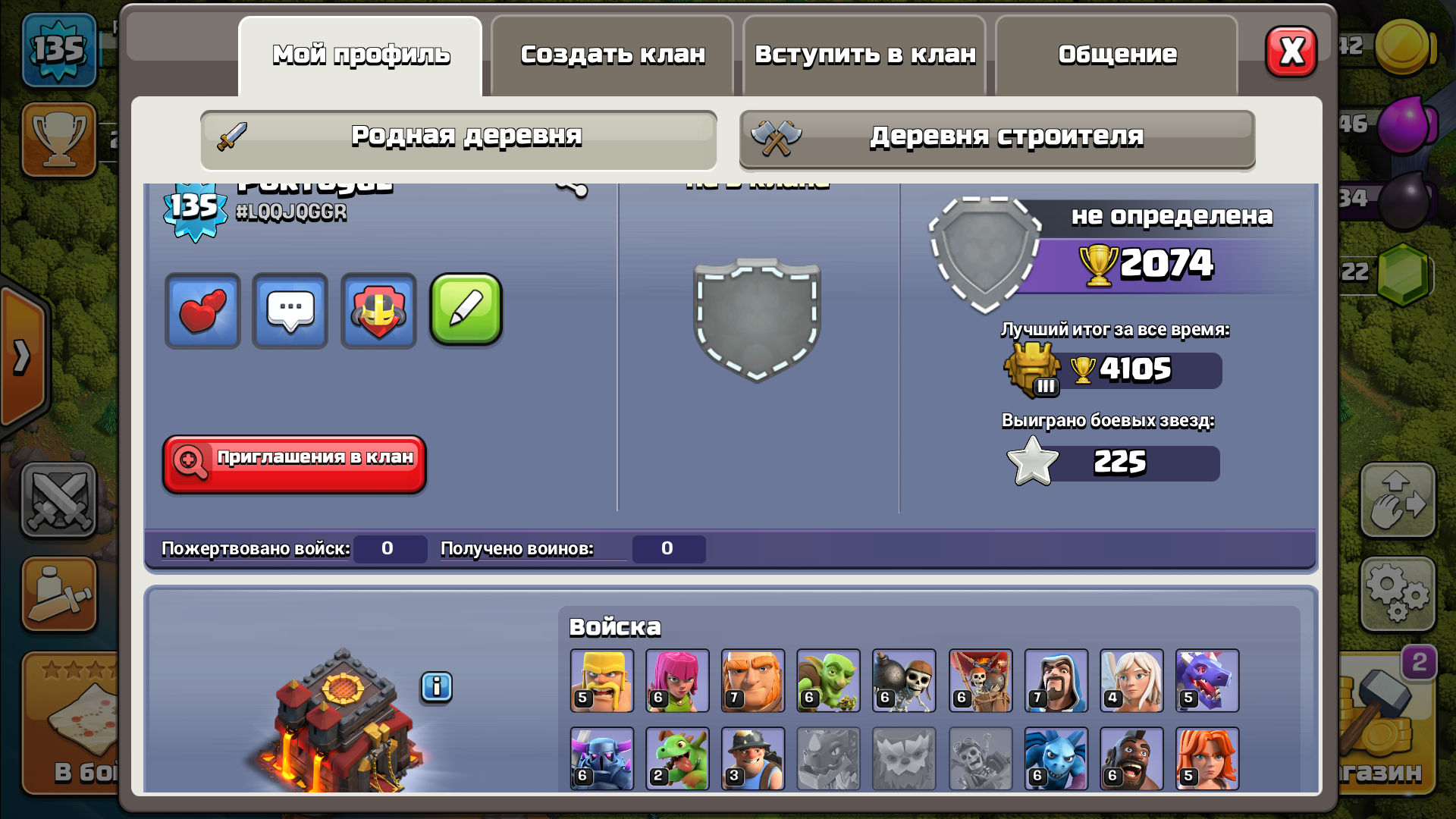The width and height of the screenshot is (1456, 819).
Task: Click the crossed swords button on left
Action: pos(59,500)
